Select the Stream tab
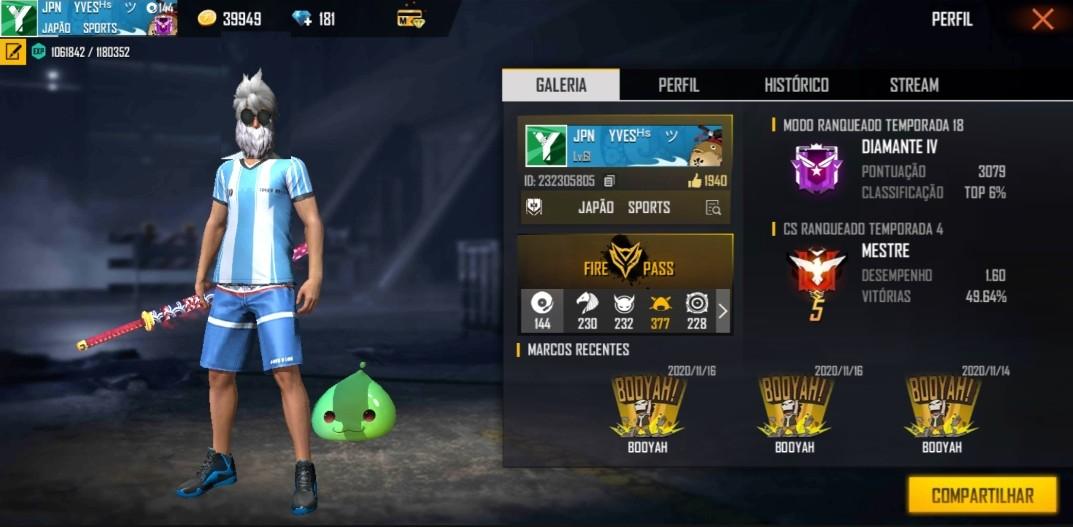1073x527 pixels. tap(914, 85)
